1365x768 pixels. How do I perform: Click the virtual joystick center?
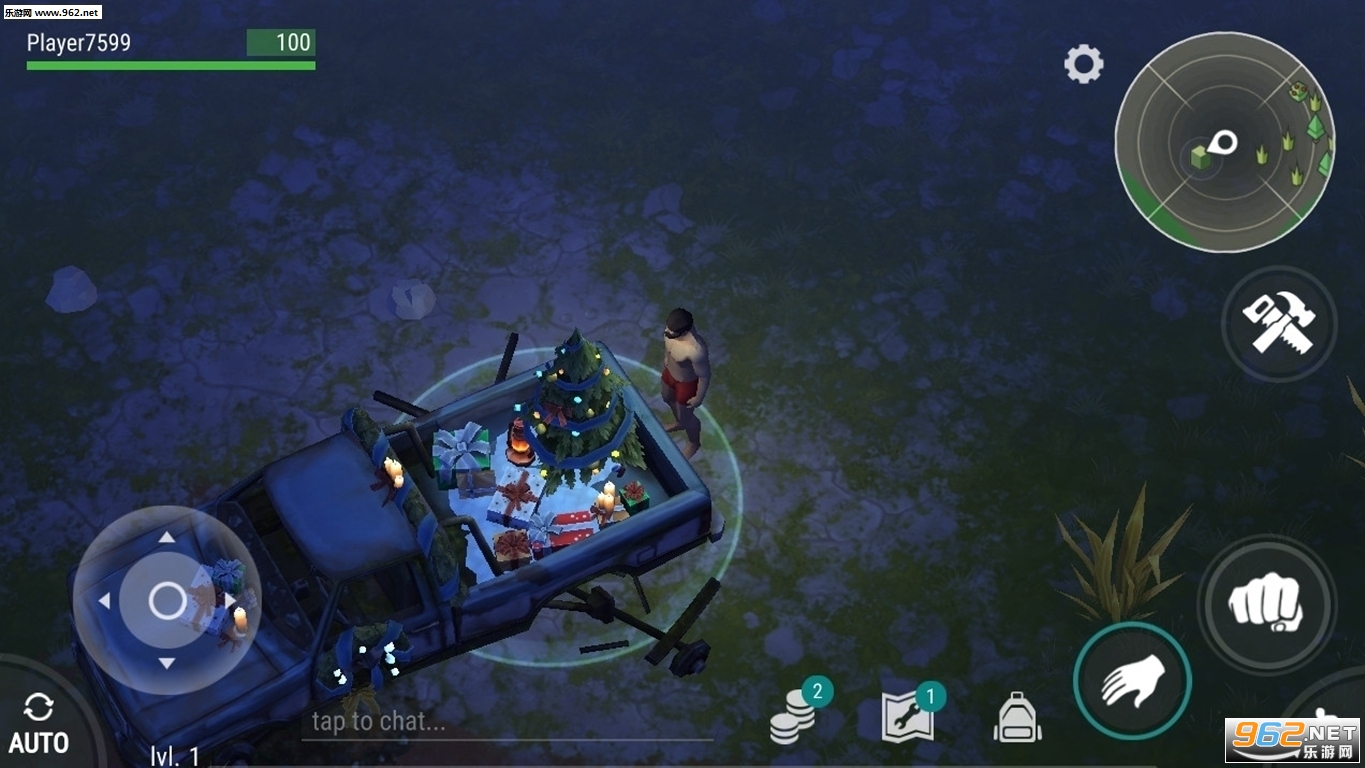[x=167, y=601]
